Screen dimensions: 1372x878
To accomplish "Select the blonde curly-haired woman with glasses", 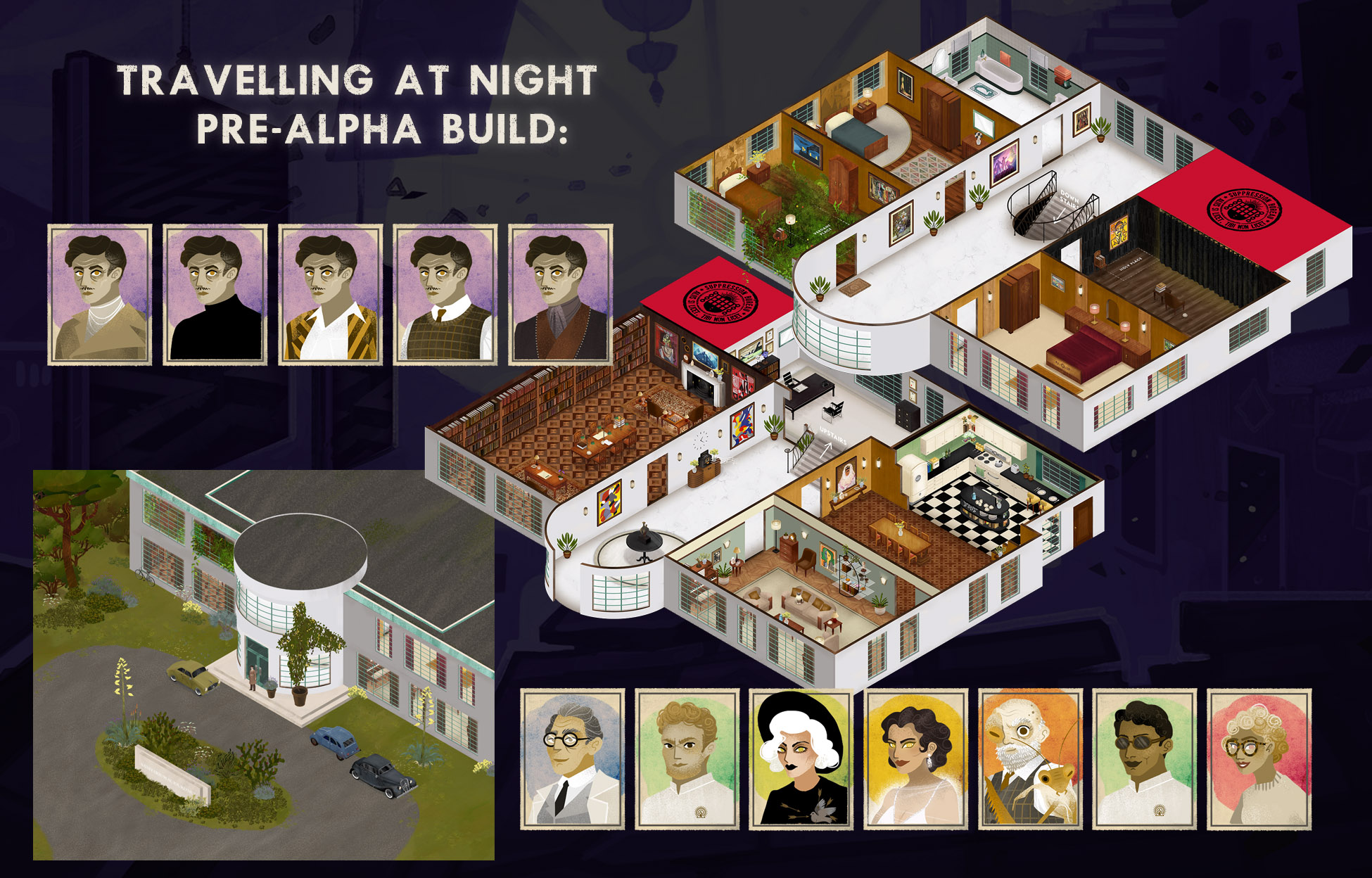I will [1259, 759].
